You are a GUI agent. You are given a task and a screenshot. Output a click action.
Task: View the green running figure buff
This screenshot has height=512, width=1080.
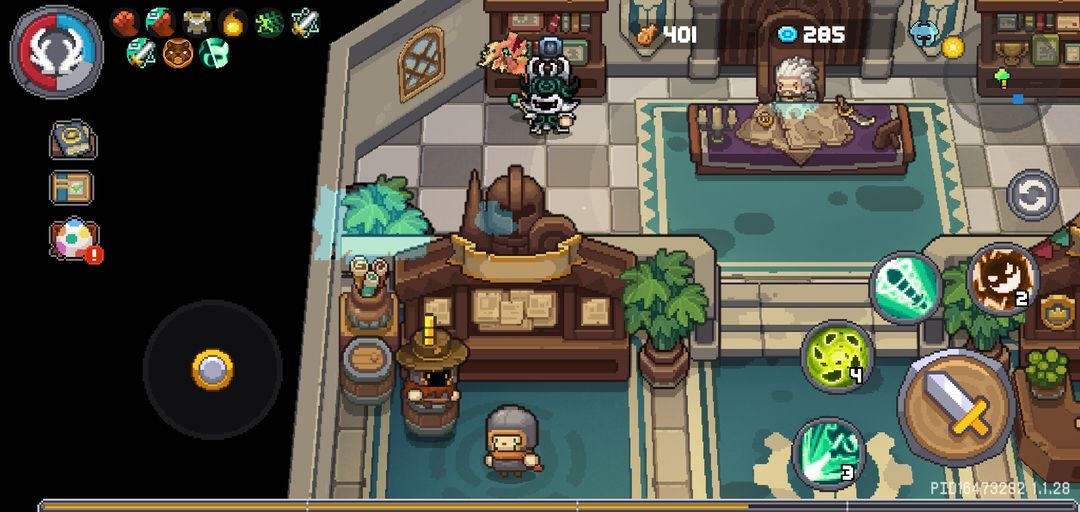point(269,22)
